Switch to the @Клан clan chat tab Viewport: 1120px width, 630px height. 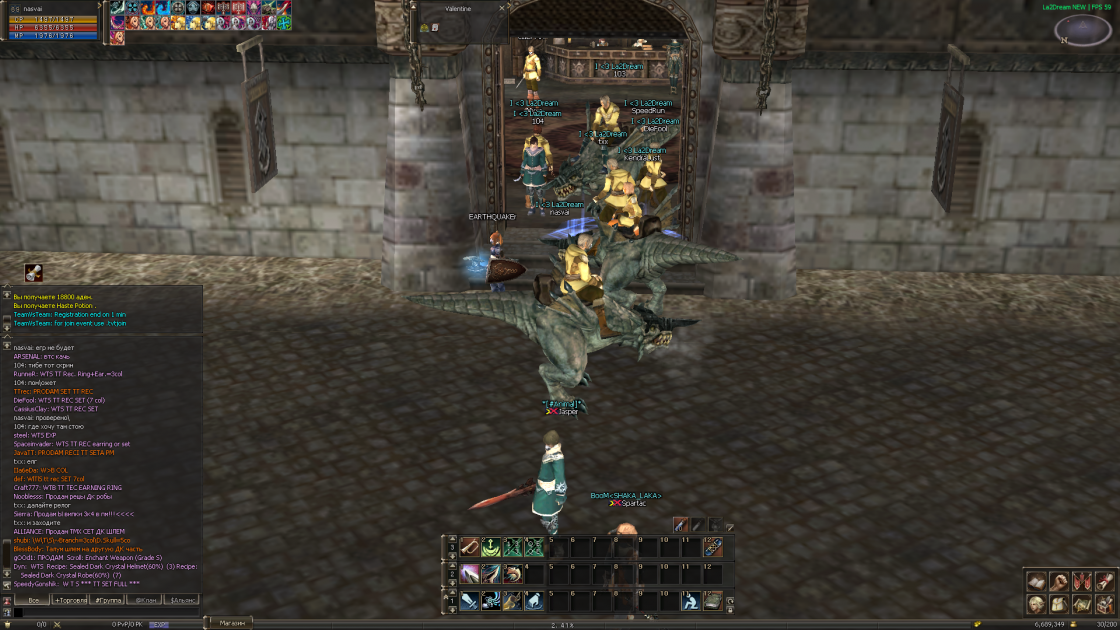pyautogui.click(x=145, y=599)
